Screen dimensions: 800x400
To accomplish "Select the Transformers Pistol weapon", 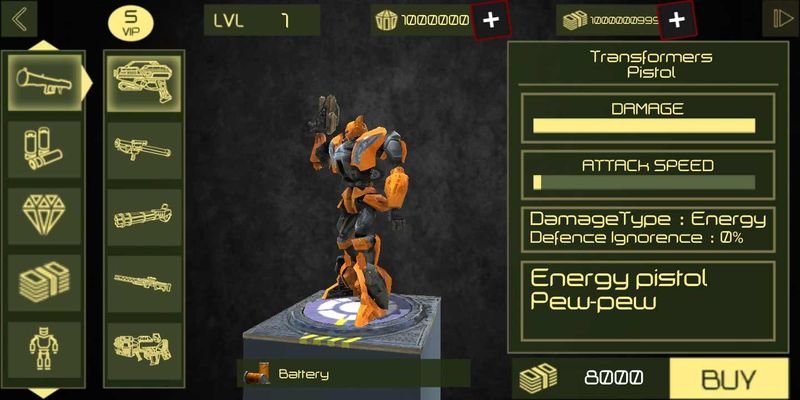I will (144, 82).
